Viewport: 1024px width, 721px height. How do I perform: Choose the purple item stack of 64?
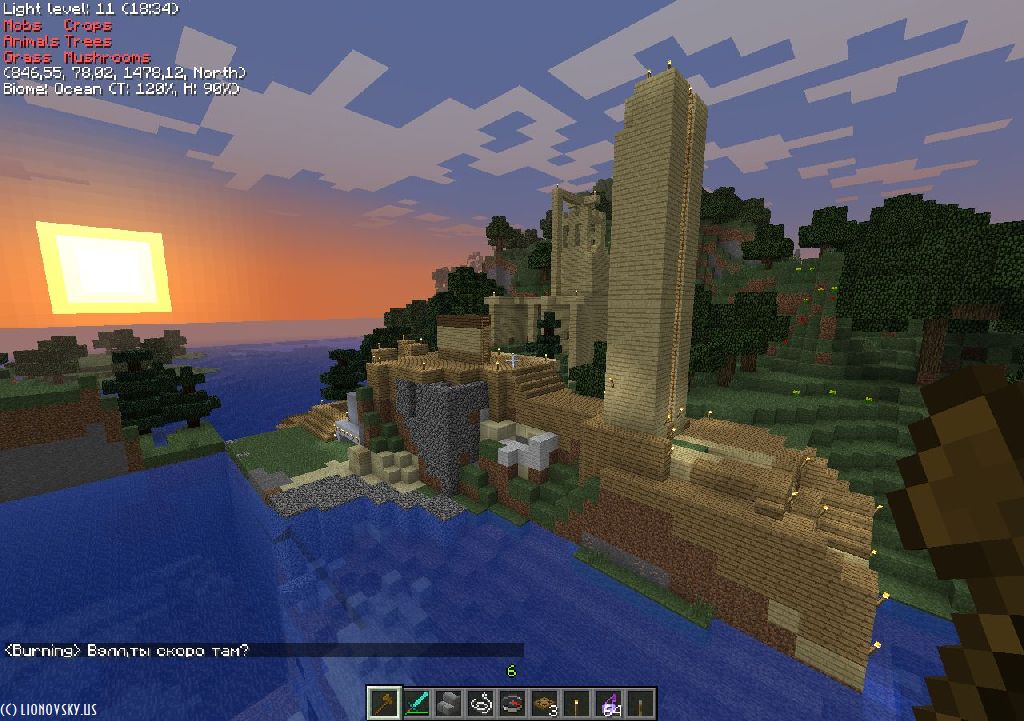(x=608, y=703)
